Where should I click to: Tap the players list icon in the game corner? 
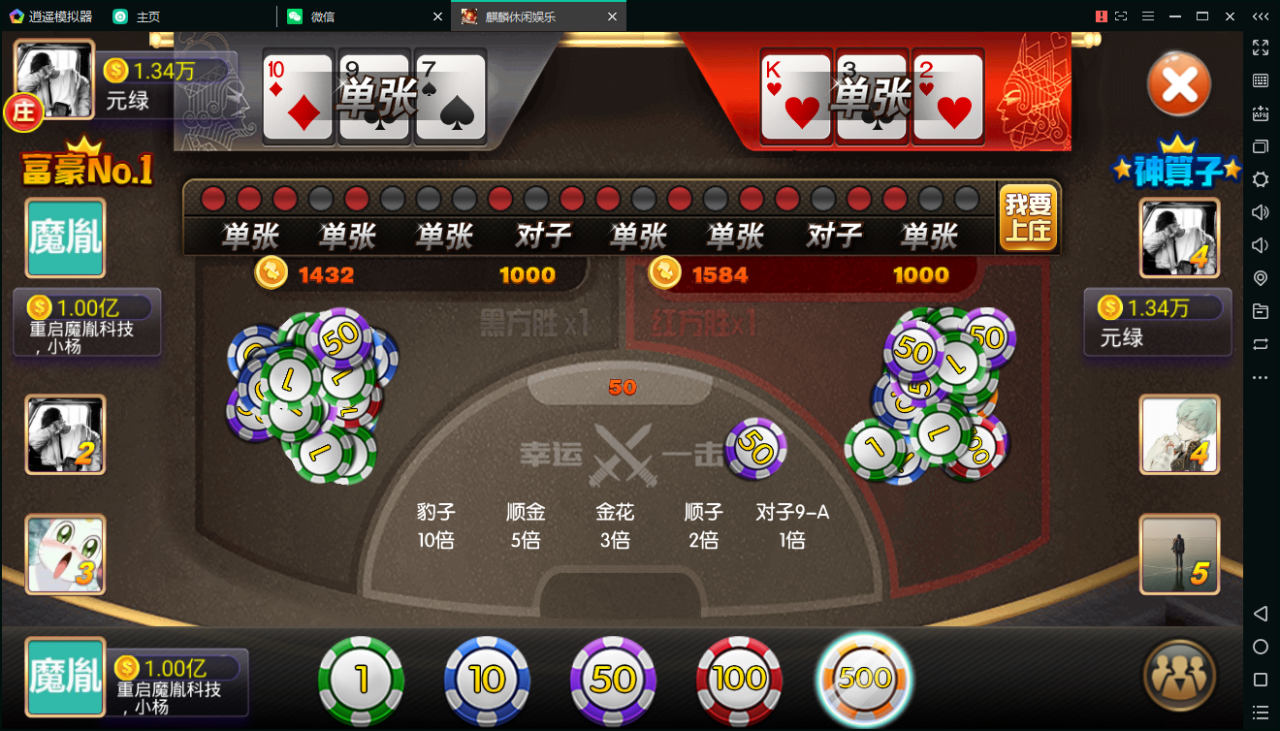click(x=1178, y=676)
